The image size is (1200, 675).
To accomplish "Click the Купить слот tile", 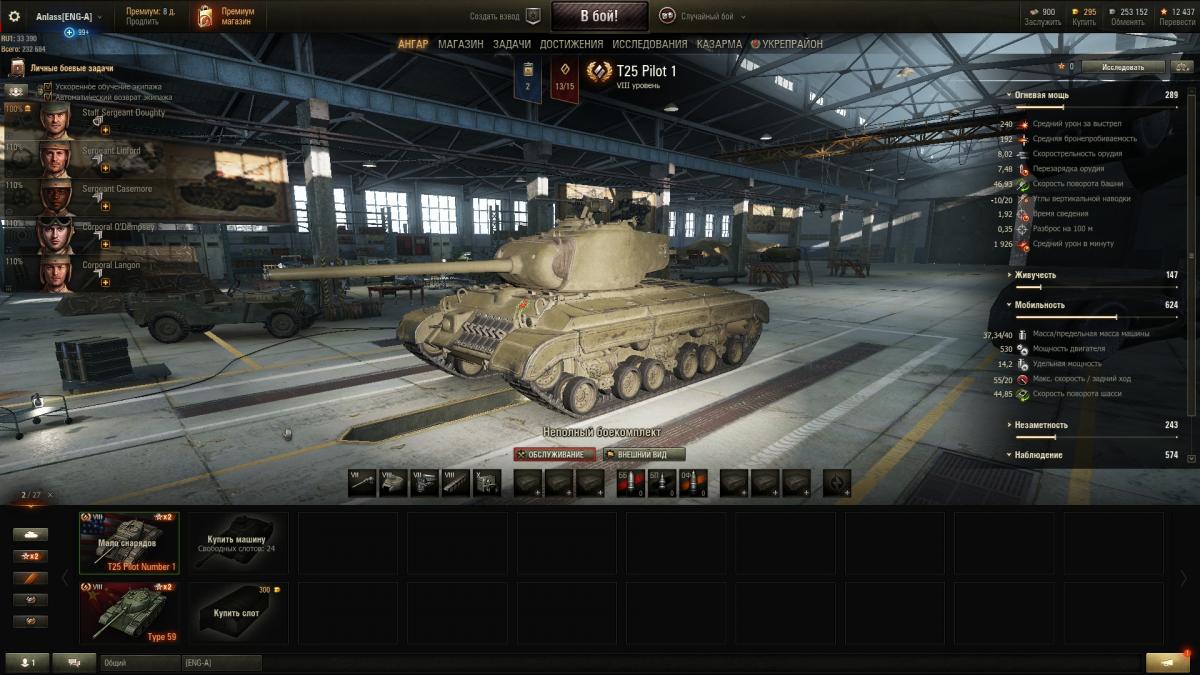I will point(236,612).
